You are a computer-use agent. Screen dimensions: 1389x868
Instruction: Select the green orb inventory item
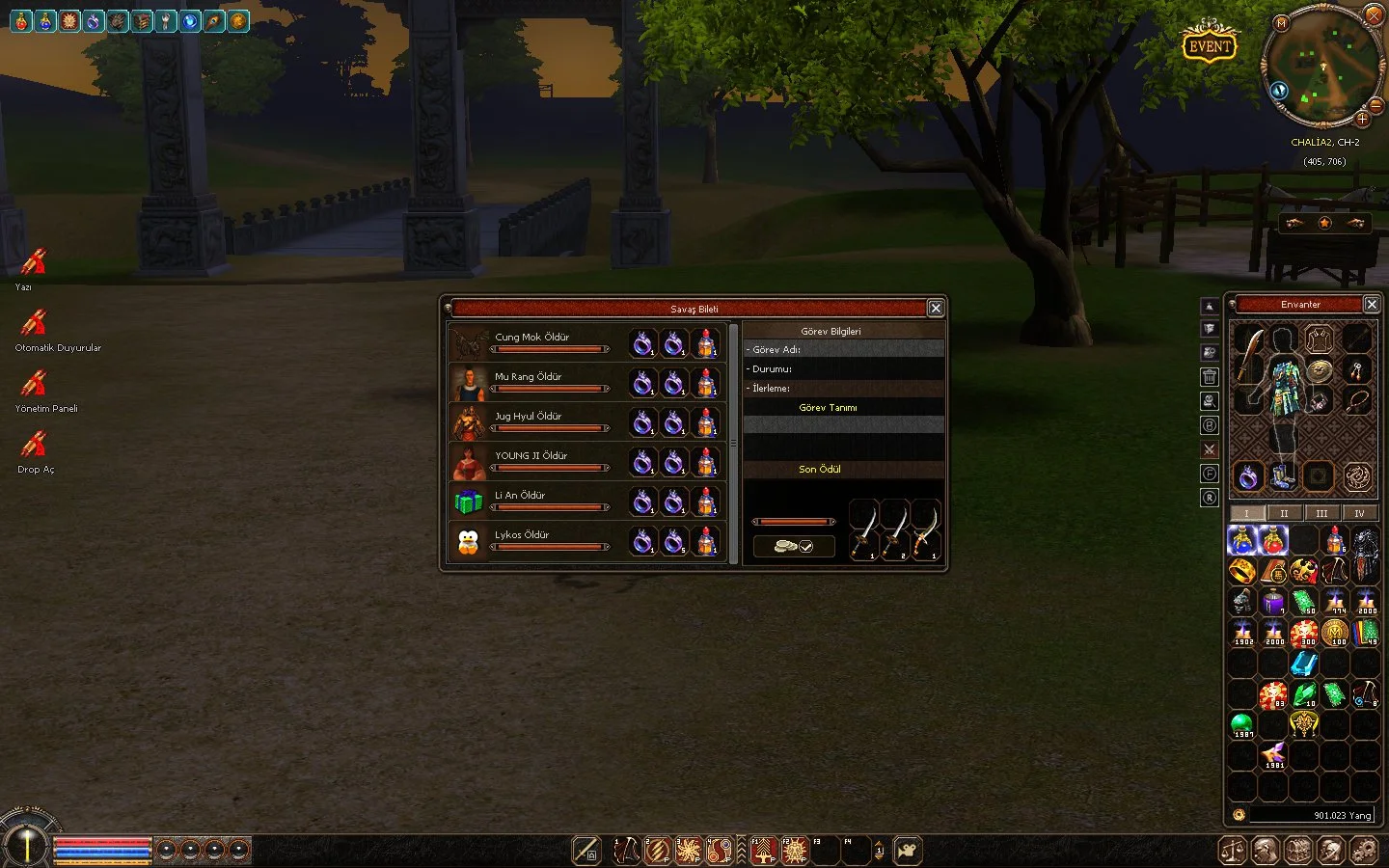click(1241, 723)
